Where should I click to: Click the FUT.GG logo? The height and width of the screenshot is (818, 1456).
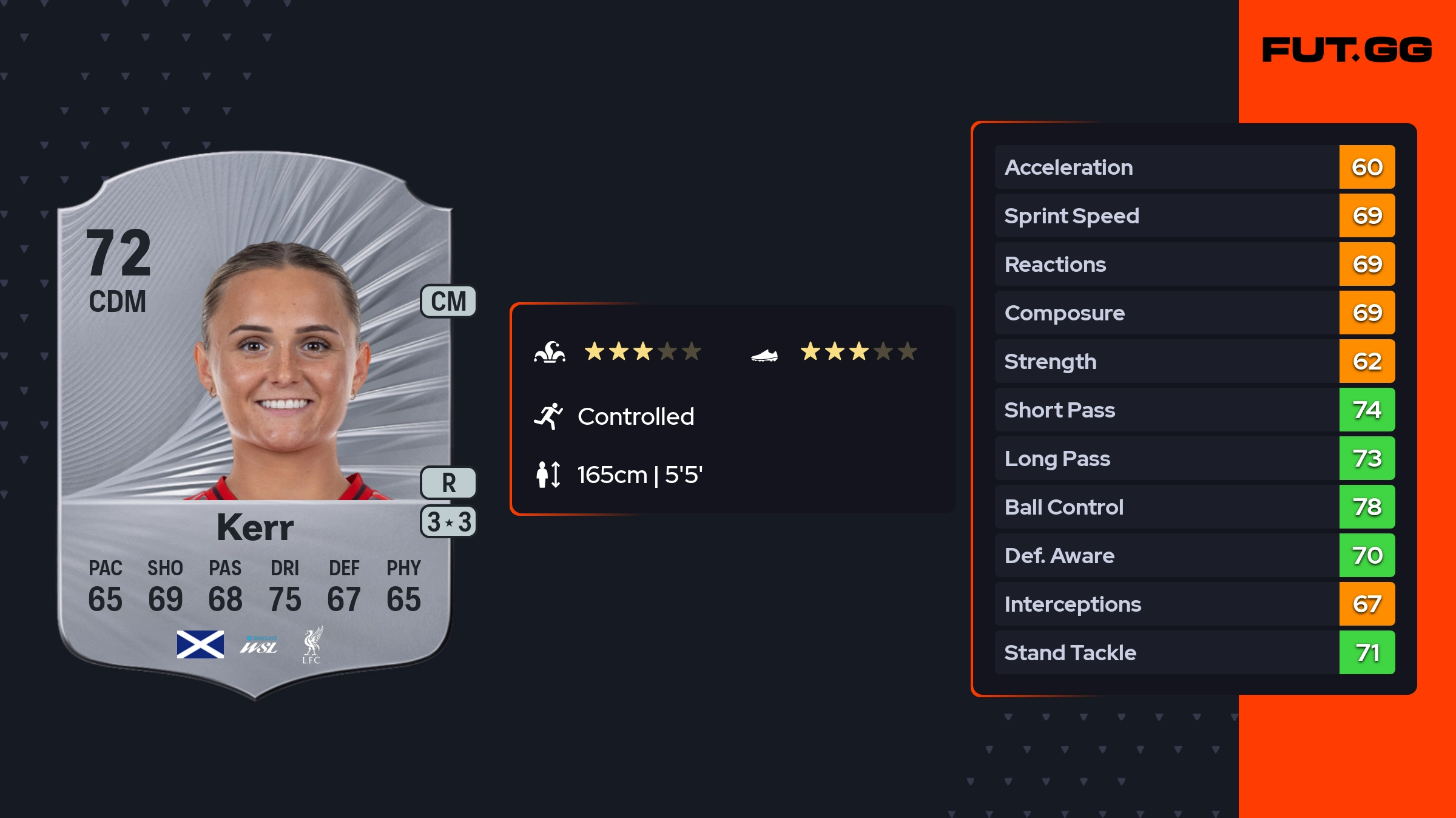1347,50
